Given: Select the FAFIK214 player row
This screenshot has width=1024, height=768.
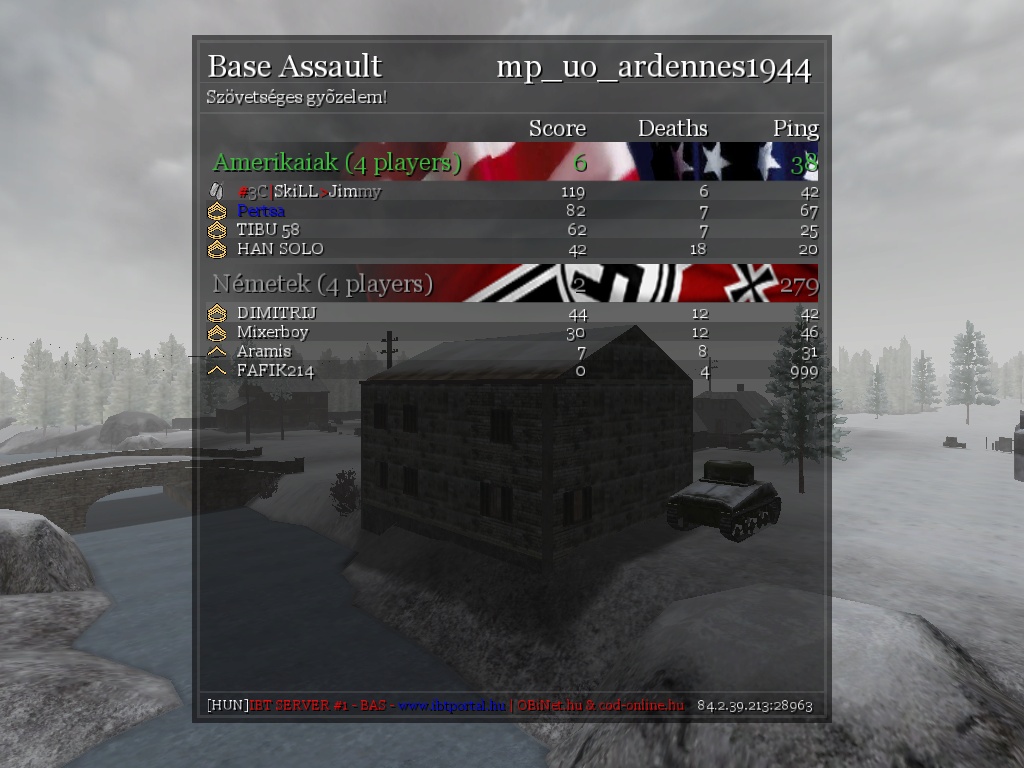Looking at the screenshot, I should coord(275,370).
